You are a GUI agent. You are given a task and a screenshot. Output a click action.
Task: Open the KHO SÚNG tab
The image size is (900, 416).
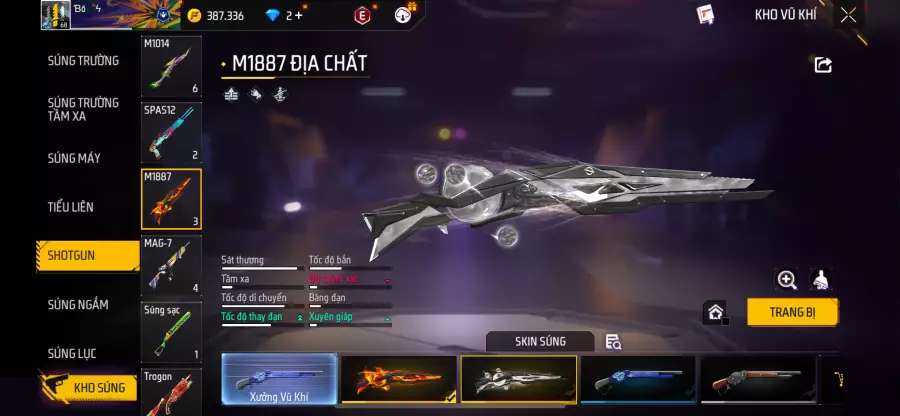(x=88, y=387)
